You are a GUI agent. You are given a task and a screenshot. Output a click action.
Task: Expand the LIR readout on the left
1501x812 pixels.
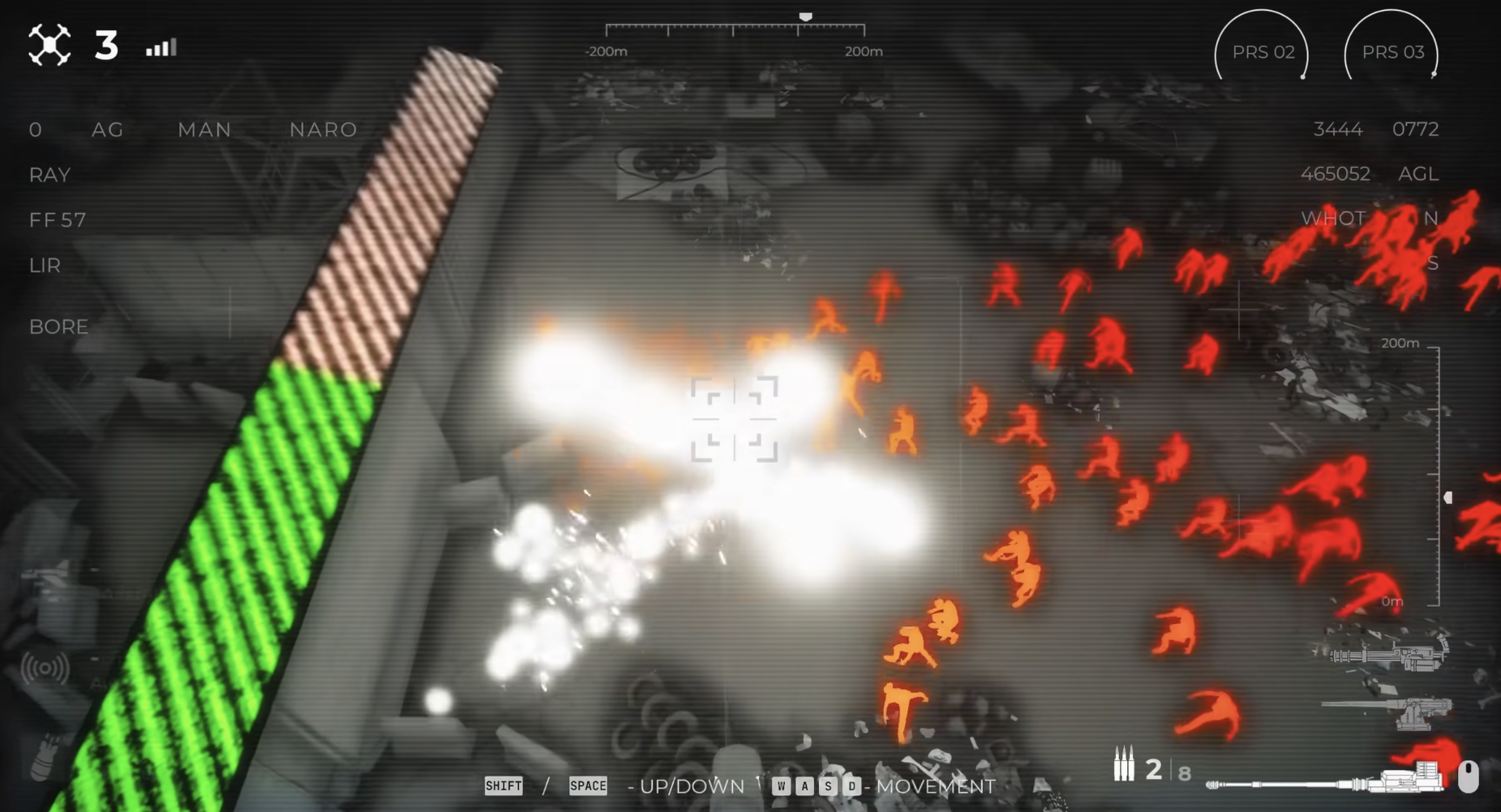click(x=45, y=266)
